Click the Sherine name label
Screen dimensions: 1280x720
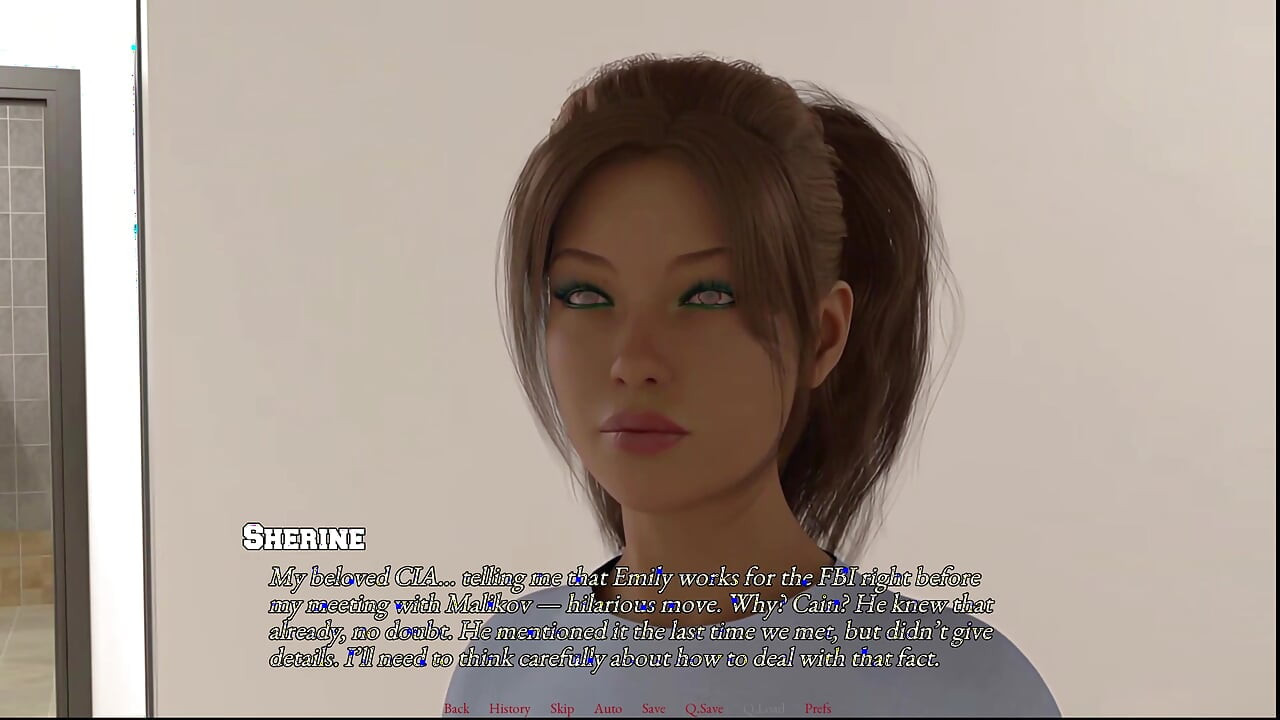[304, 538]
